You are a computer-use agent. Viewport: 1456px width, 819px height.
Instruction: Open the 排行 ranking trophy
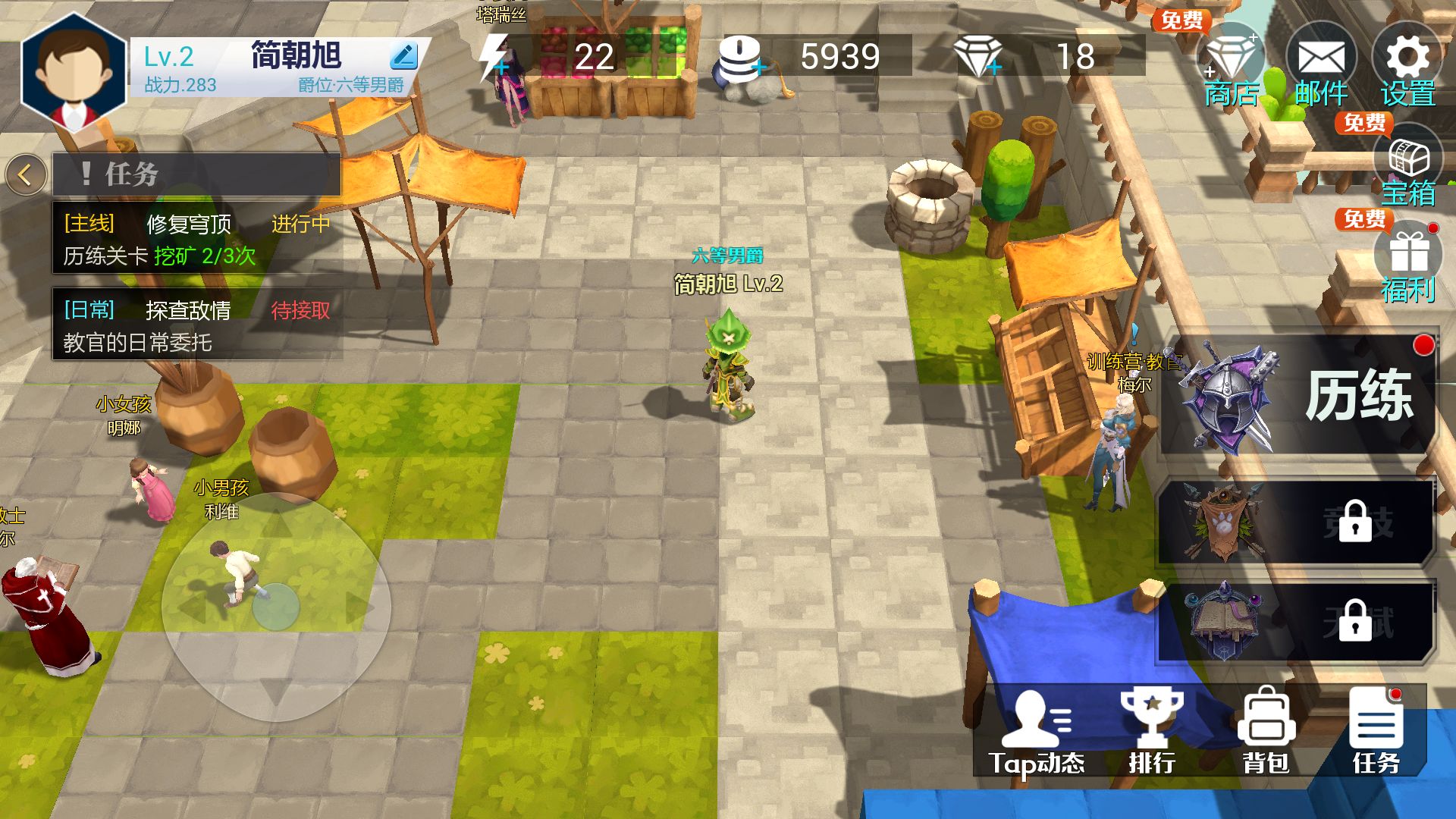pyautogui.click(x=1152, y=733)
